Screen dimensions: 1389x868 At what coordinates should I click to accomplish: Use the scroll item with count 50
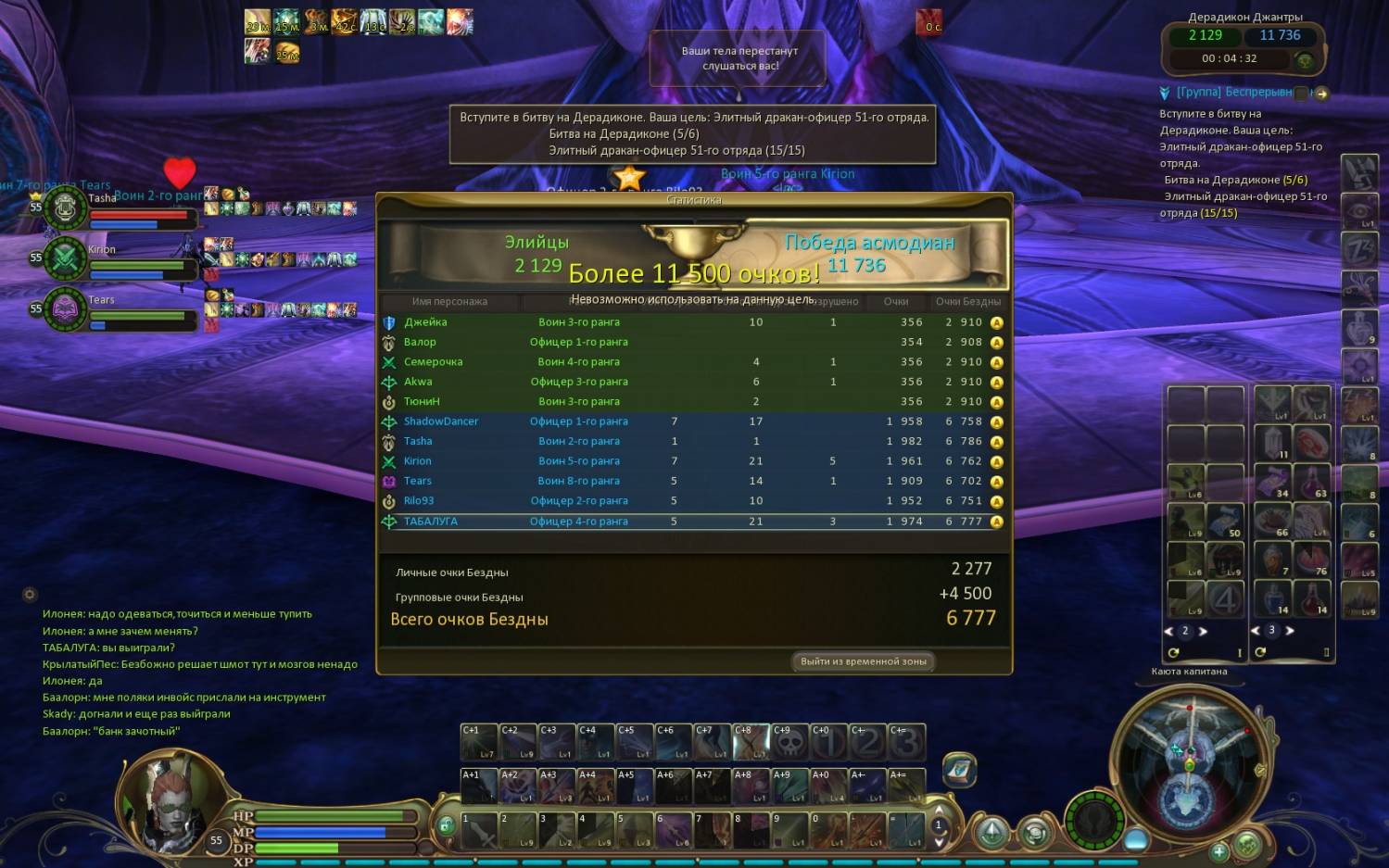(x=1224, y=522)
